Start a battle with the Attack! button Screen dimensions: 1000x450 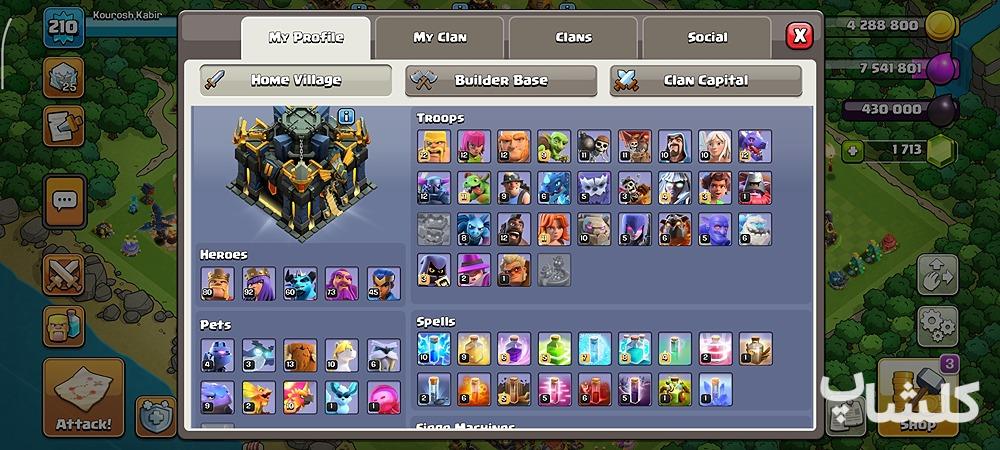(83, 397)
